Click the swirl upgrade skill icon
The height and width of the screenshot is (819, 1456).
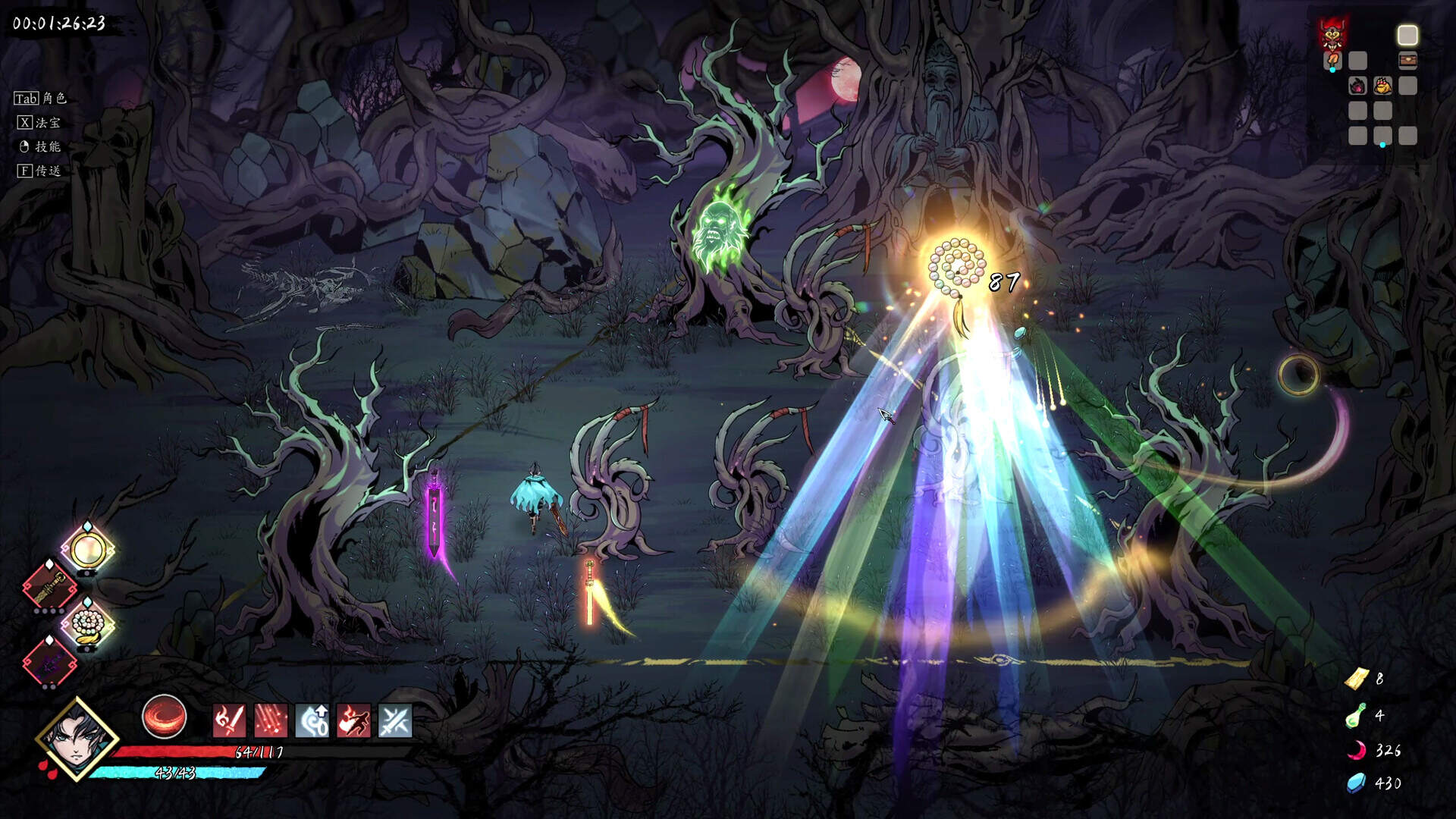[313, 722]
